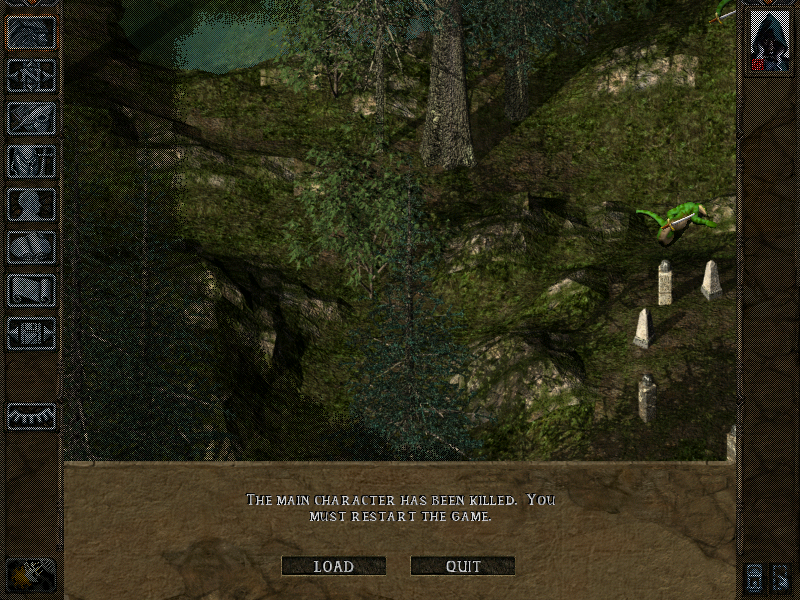Open the journal quill button
Viewport: 800px width, 600px height.
pyautogui.click(x=31, y=118)
